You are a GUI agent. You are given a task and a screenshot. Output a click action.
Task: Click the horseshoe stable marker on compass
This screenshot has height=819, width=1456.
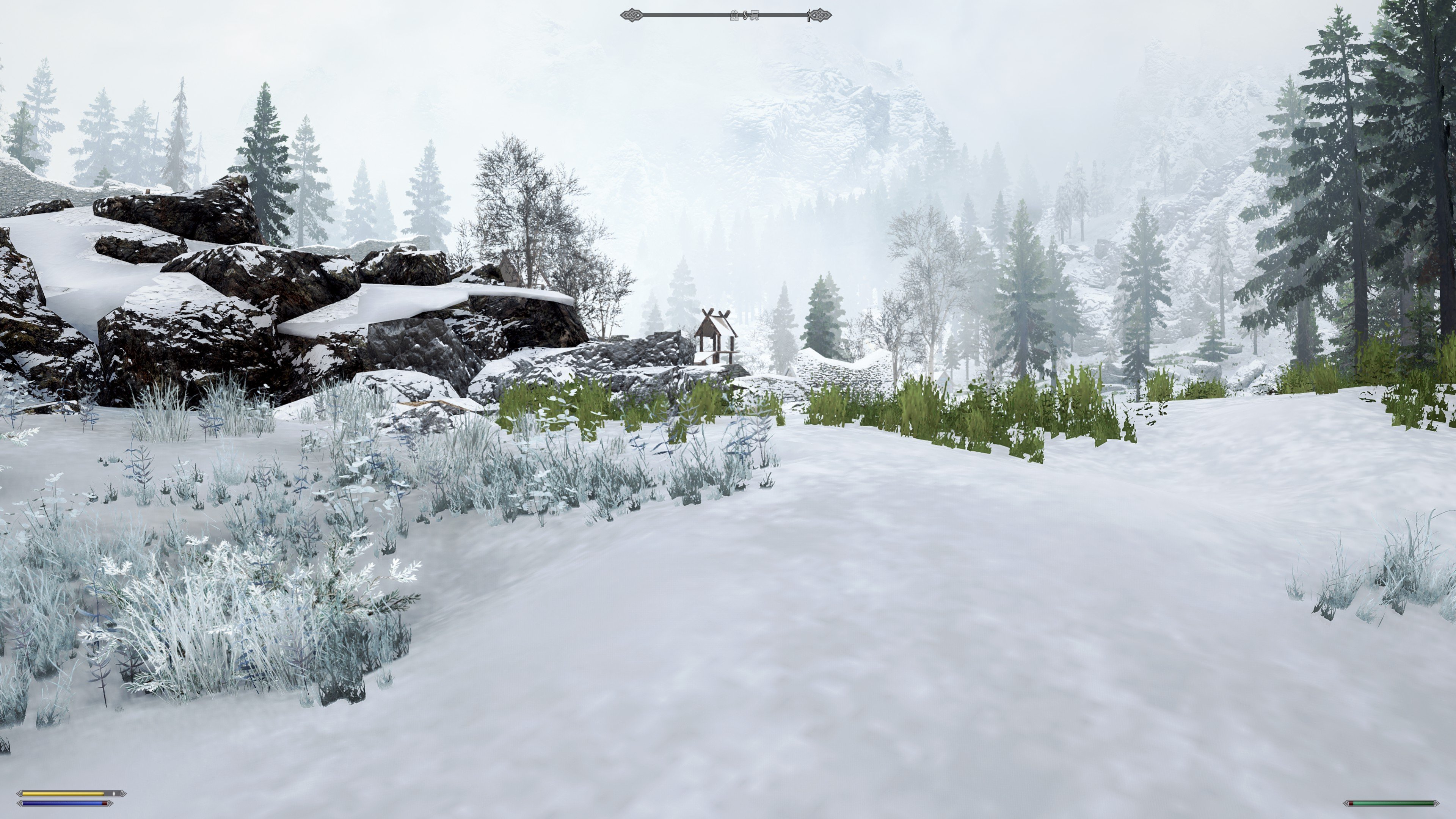[734, 15]
